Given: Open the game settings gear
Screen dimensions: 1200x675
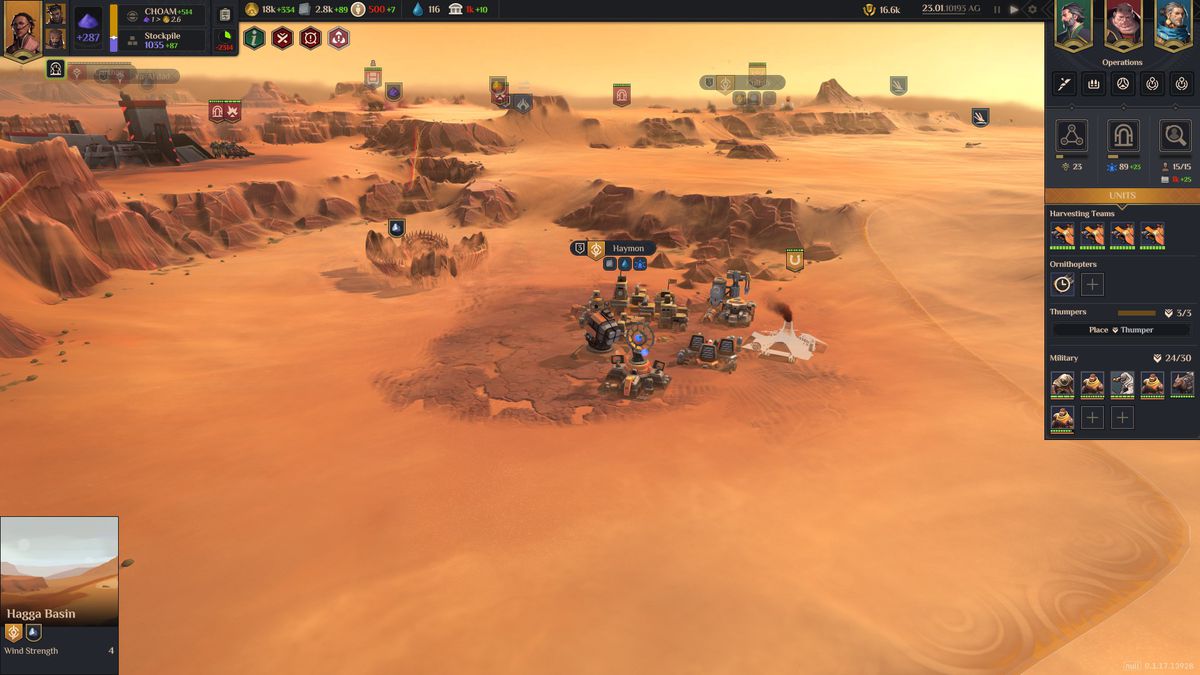Looking at the screenshot, I should coord(1033,9).
